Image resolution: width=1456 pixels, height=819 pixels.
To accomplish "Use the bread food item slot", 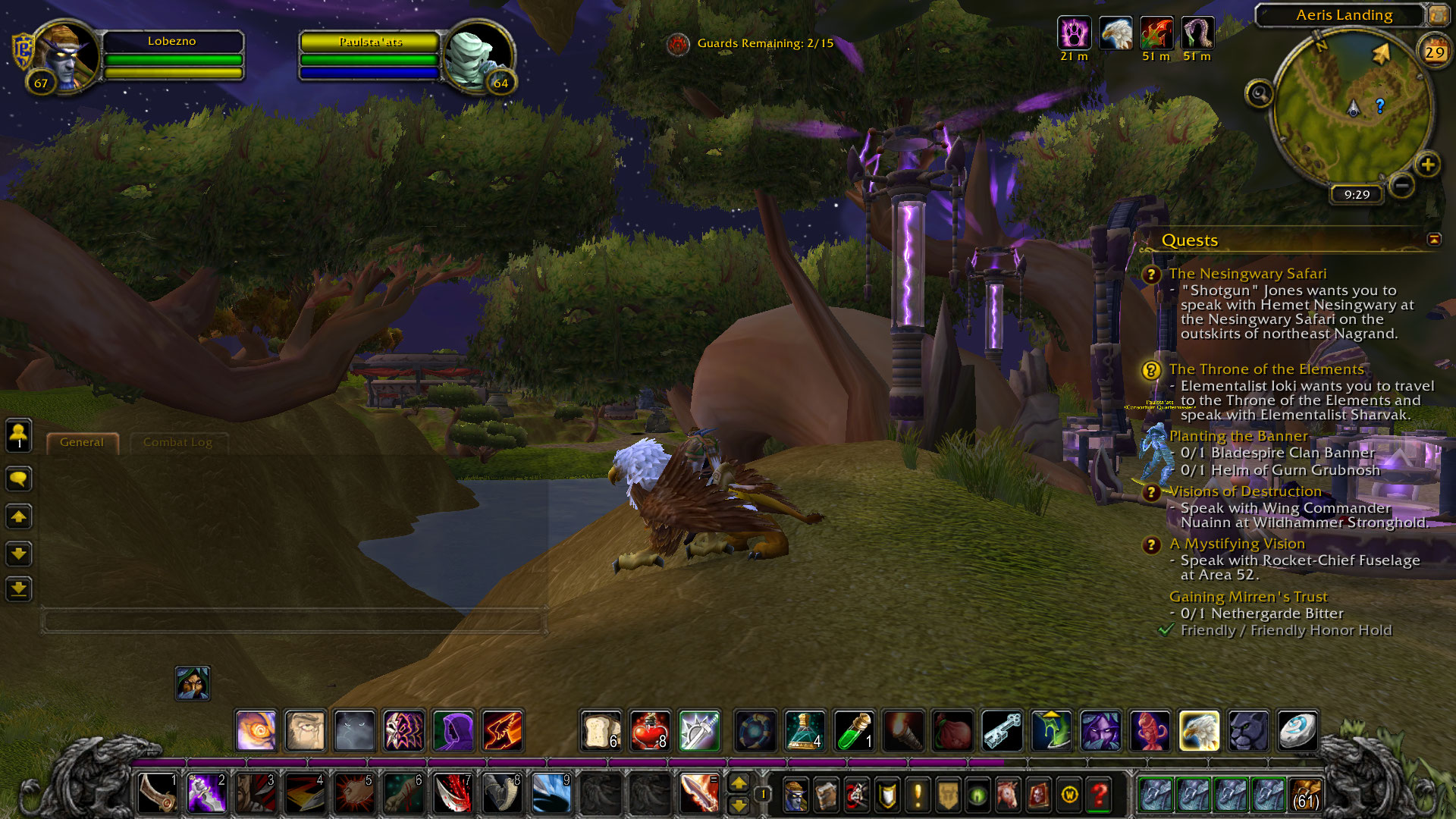I will (601, 731).
